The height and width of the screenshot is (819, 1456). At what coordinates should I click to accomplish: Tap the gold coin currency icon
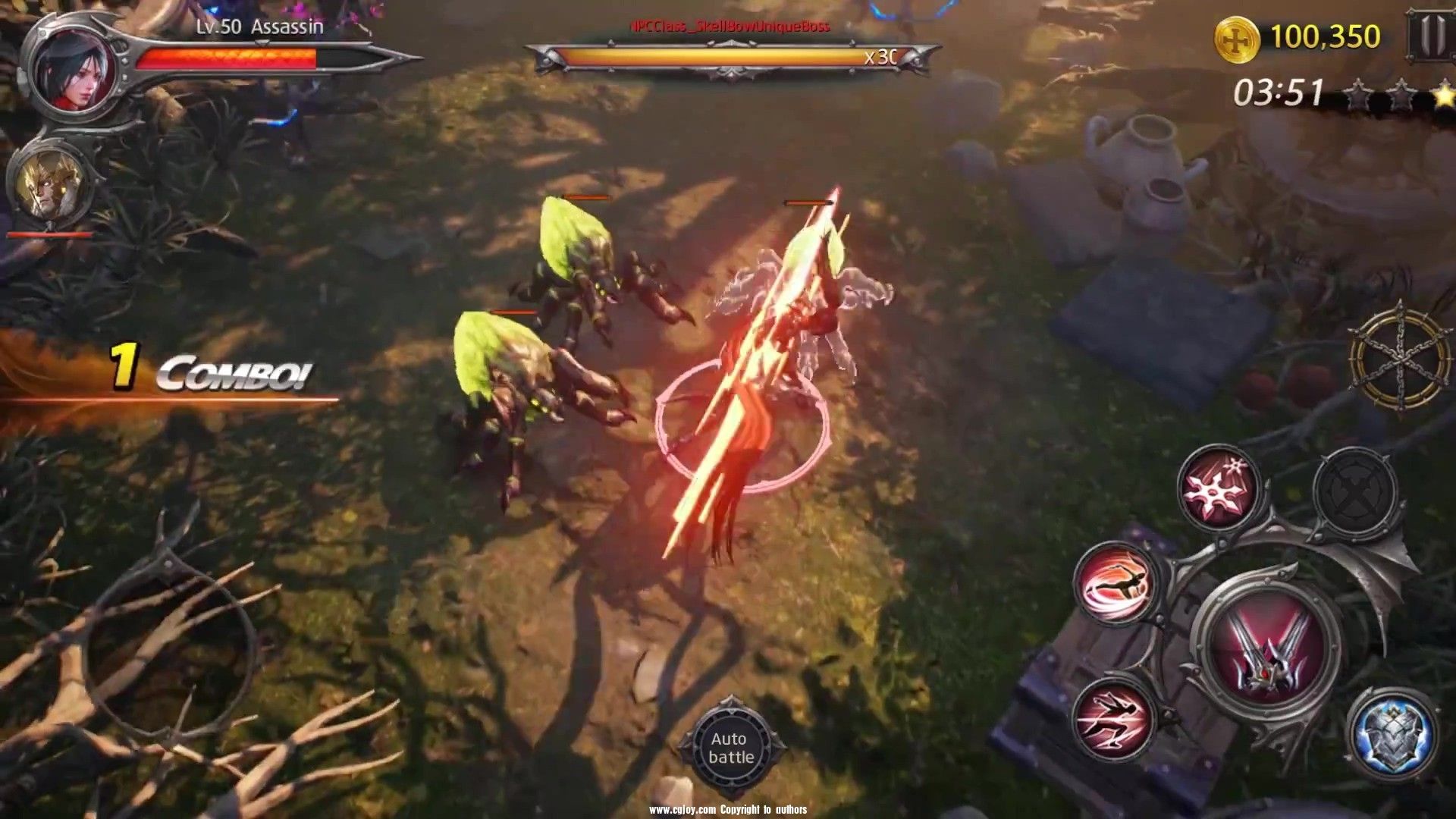(1237, 38)
